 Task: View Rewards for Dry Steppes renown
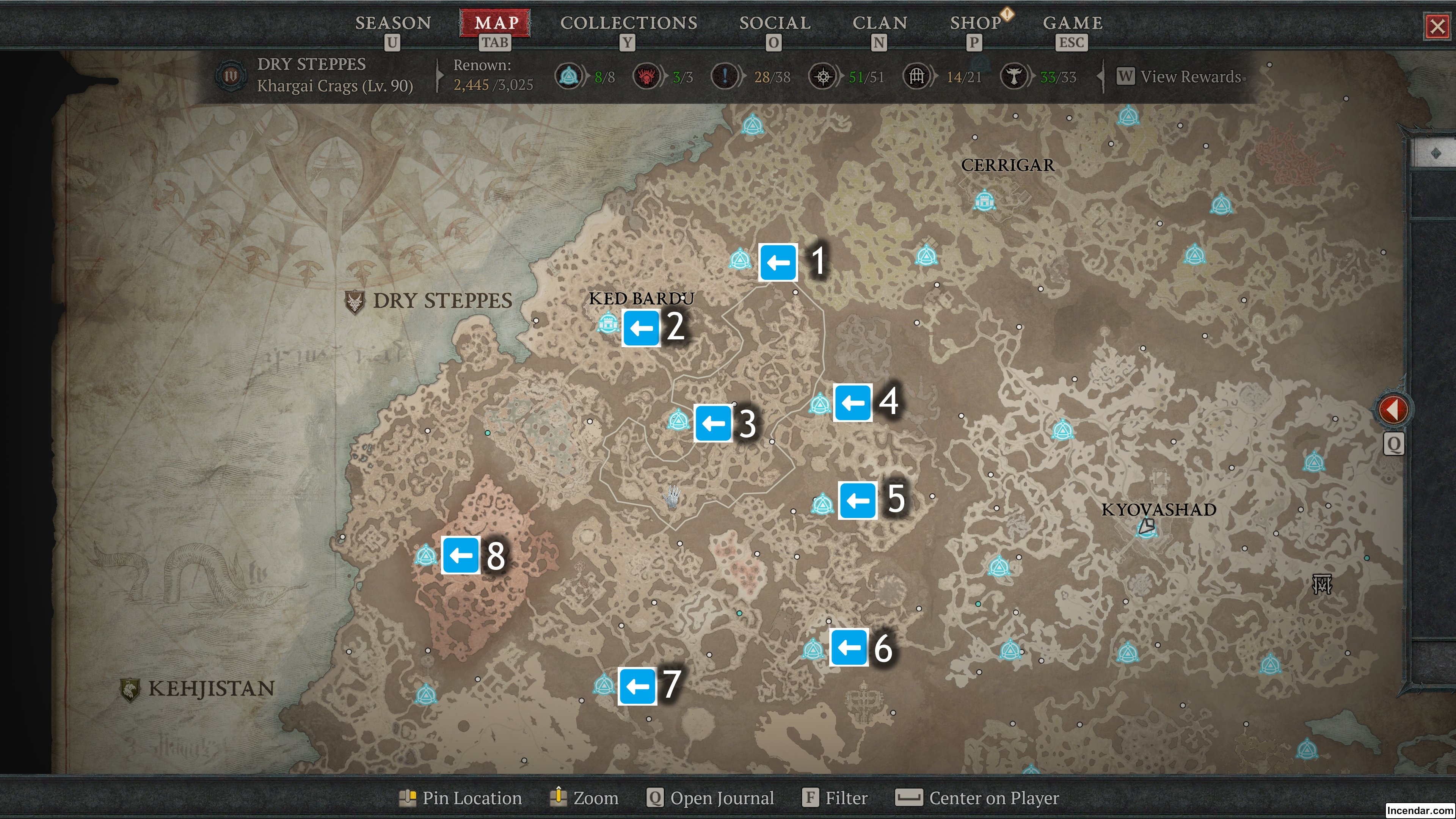pos(1189,76)
